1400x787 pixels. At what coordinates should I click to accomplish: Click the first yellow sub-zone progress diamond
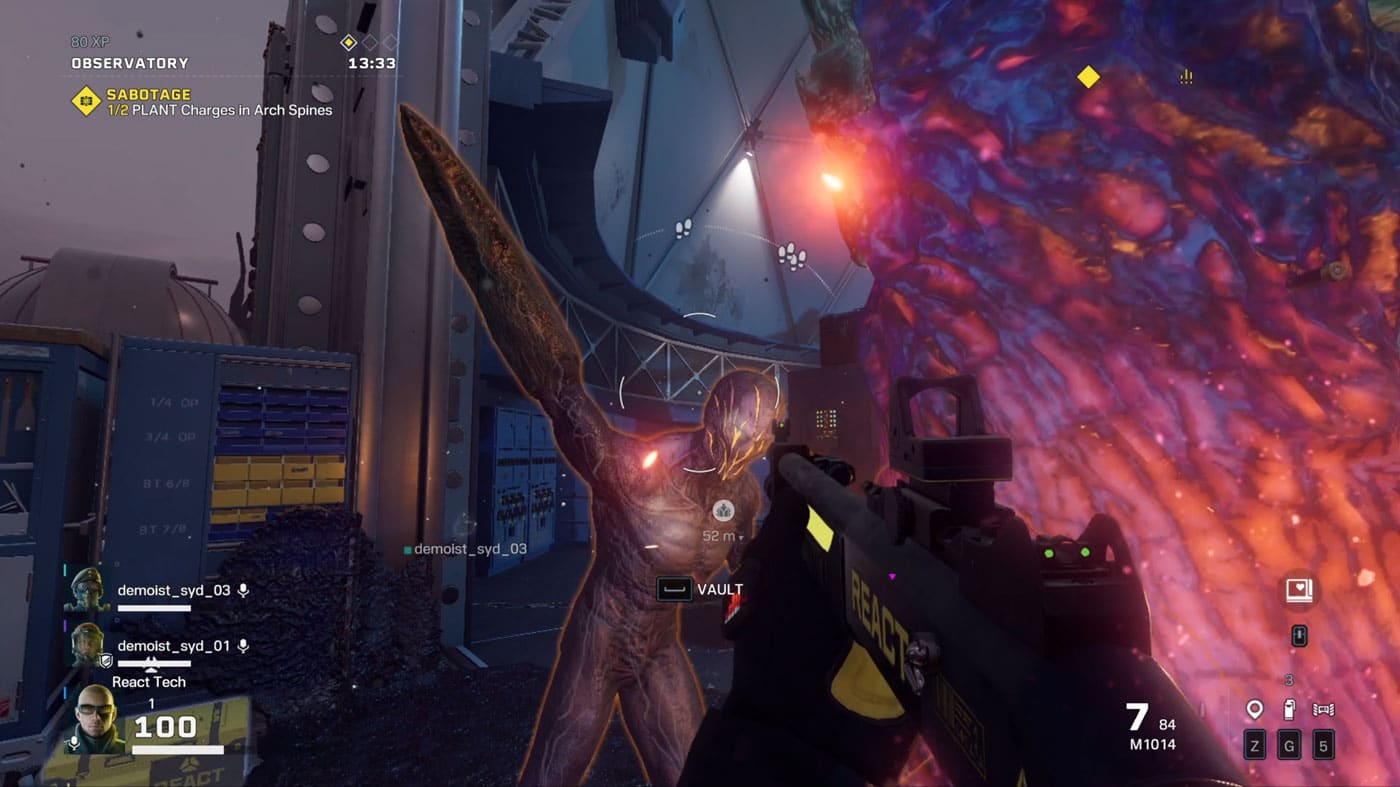coord(348,42)
